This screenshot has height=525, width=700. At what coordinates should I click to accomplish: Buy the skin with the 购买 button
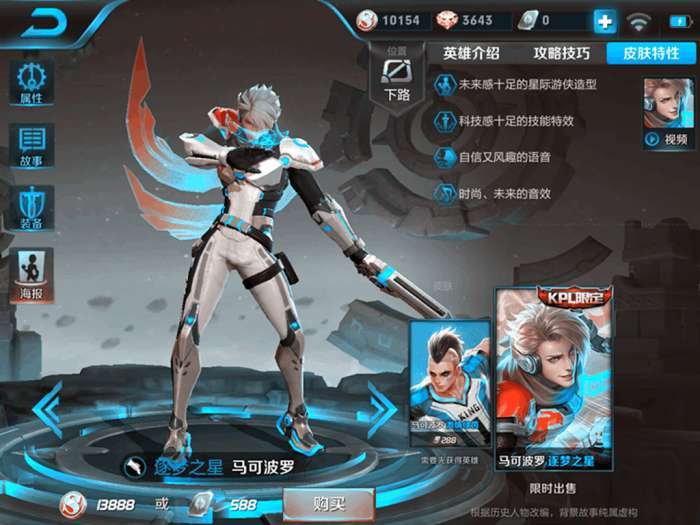[x=329, y=503]
